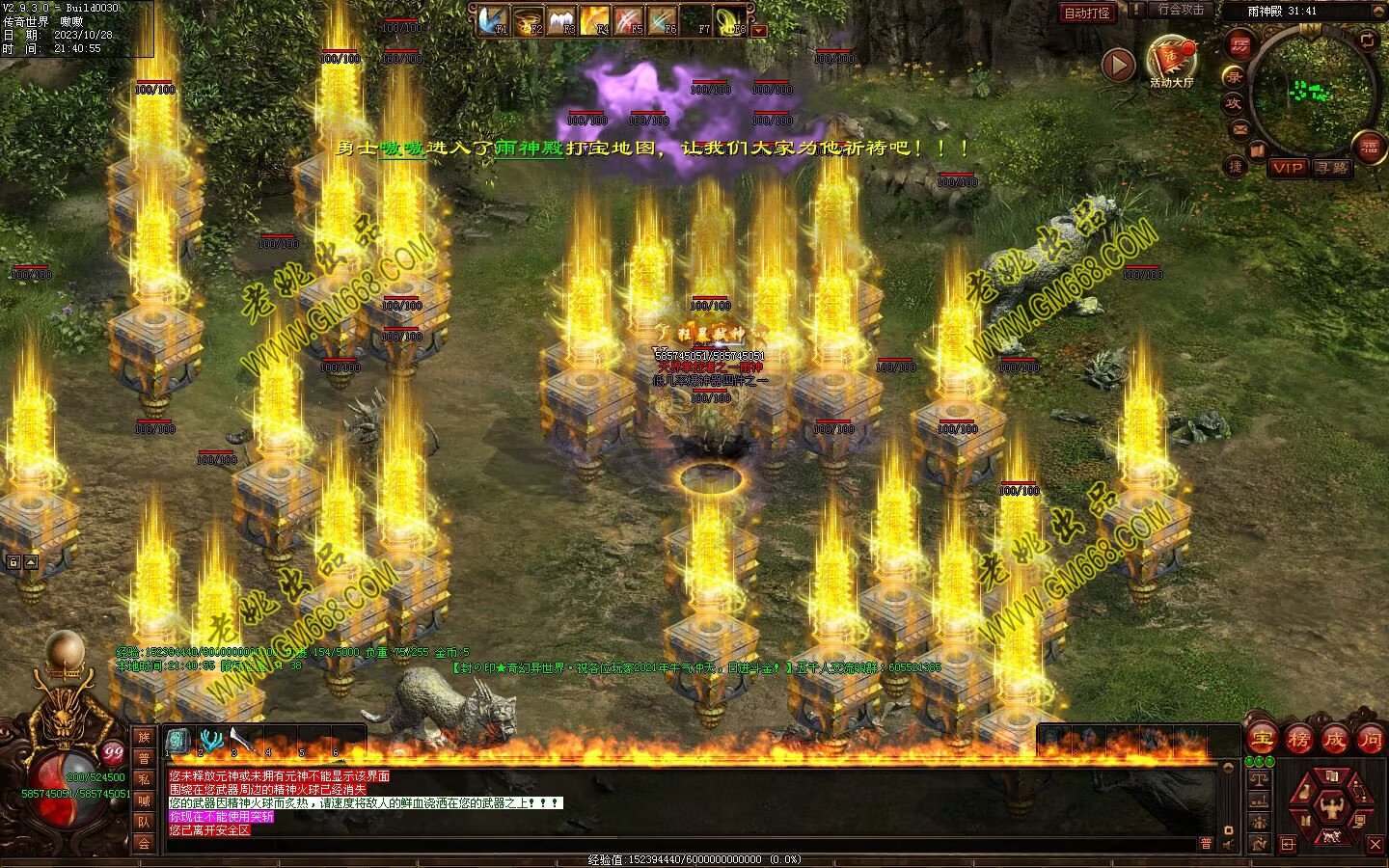
Task: Click the round play arrow button
Action: (x=1119, y=65)
